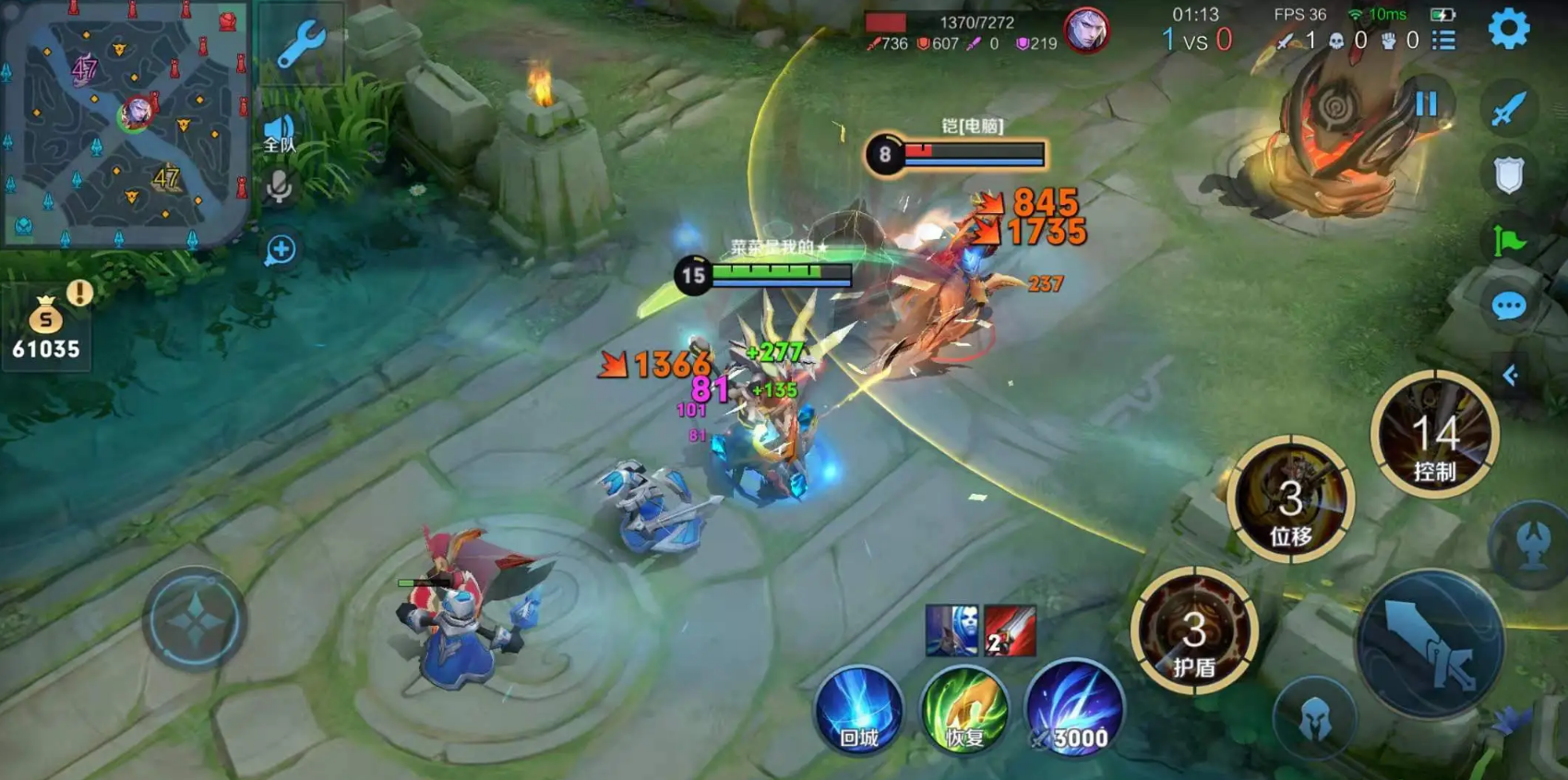Click the minimap
Screen dimensions: 1568x780
point(126,125)
